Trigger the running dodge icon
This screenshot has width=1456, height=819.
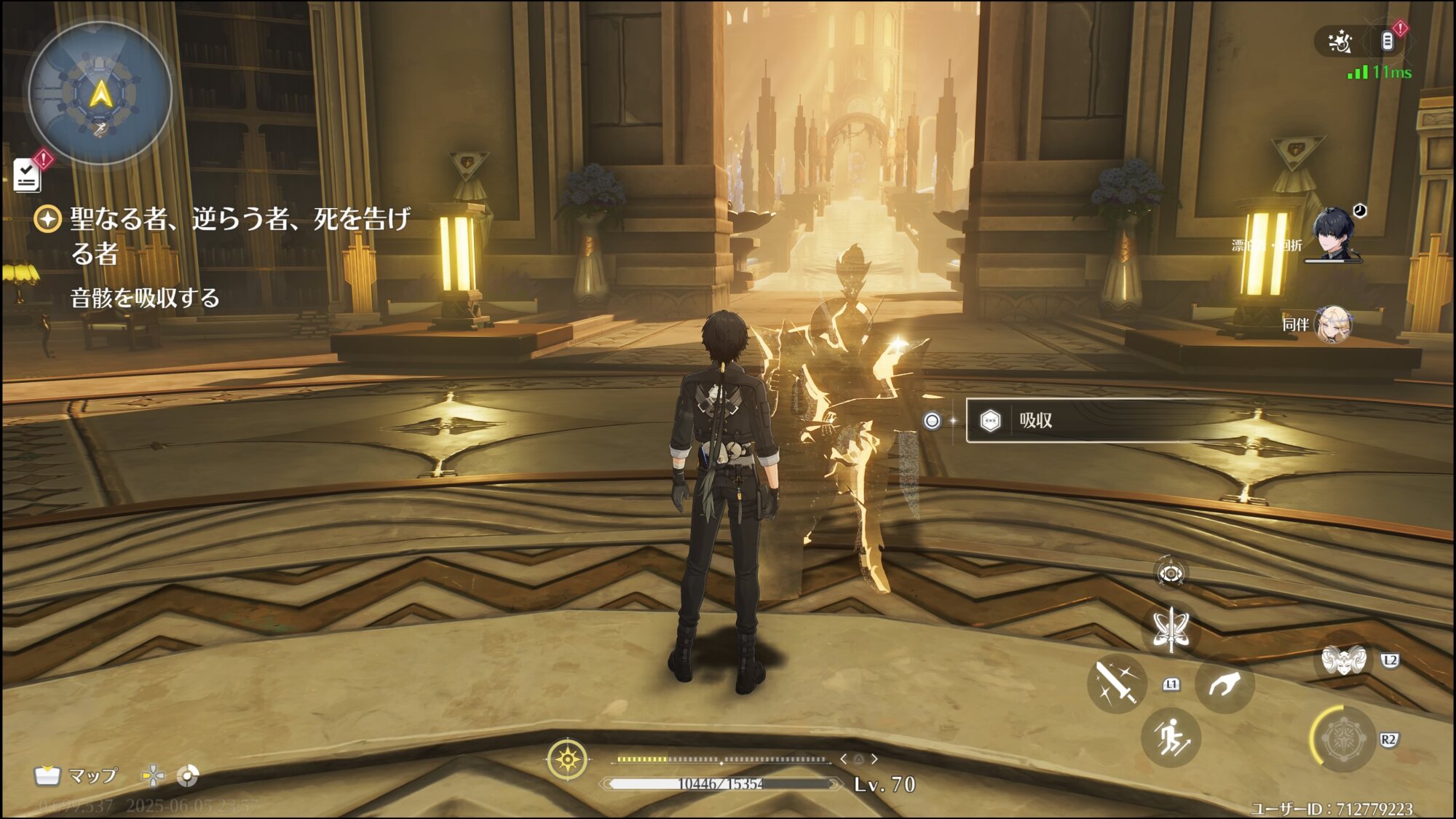pos(1171,738)
